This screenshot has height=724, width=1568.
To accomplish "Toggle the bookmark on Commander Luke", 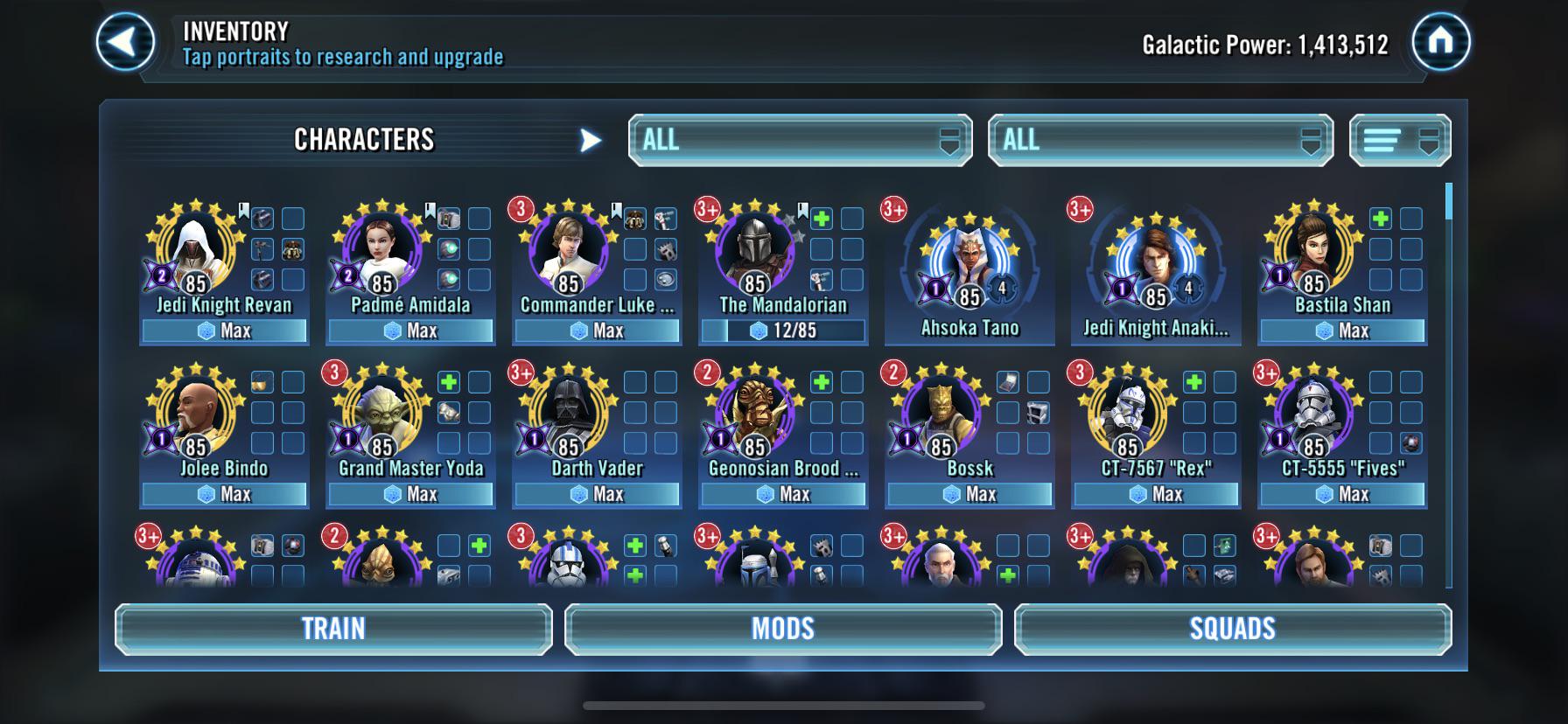I will [x=616, y=211].
